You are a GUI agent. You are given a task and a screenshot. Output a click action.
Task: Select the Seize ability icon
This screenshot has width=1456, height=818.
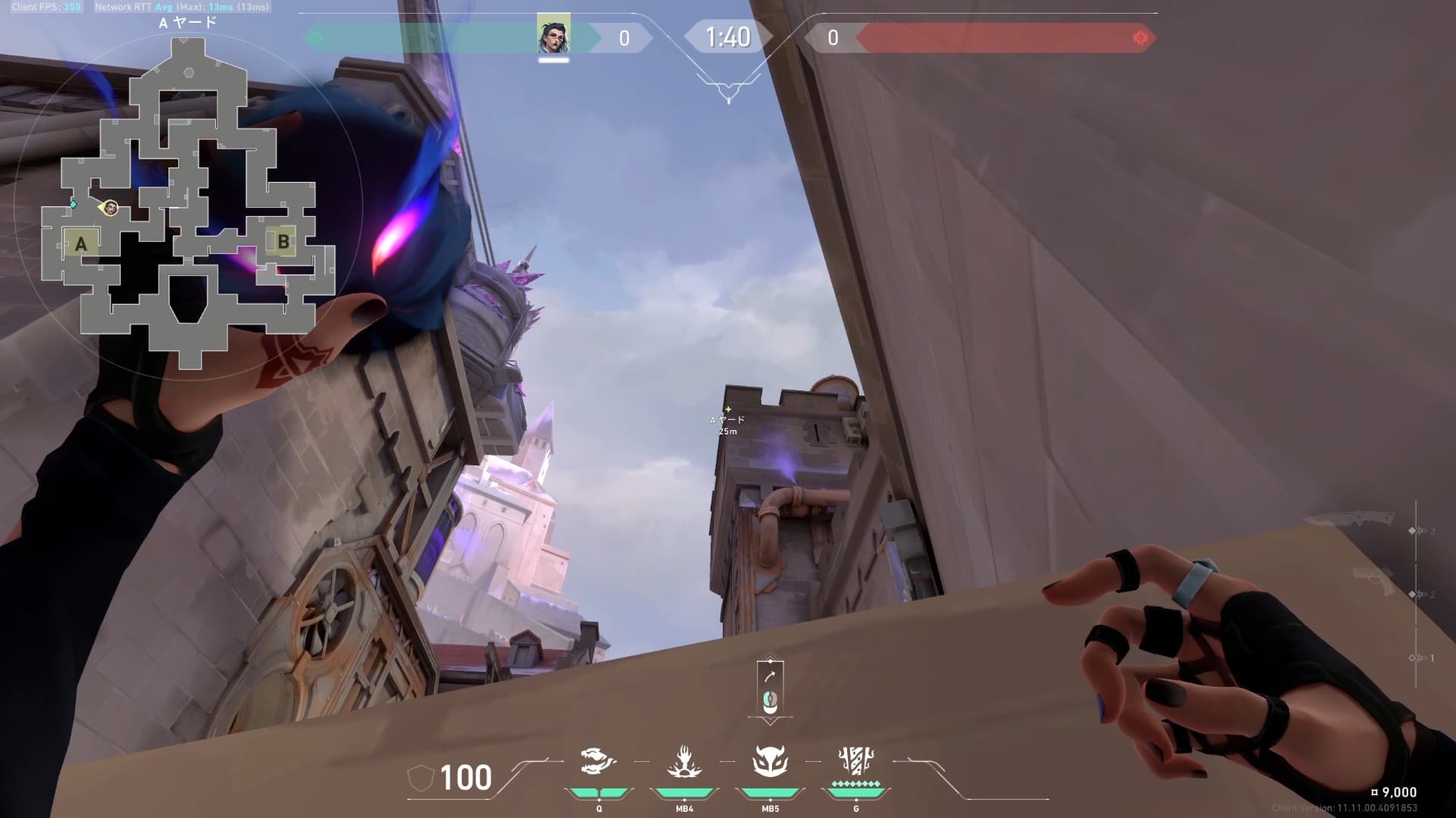684,762
